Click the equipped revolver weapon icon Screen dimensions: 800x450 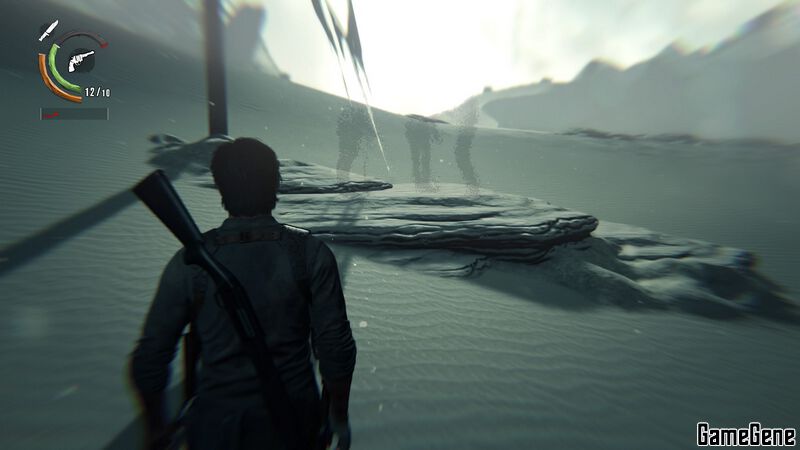(80, 60)
